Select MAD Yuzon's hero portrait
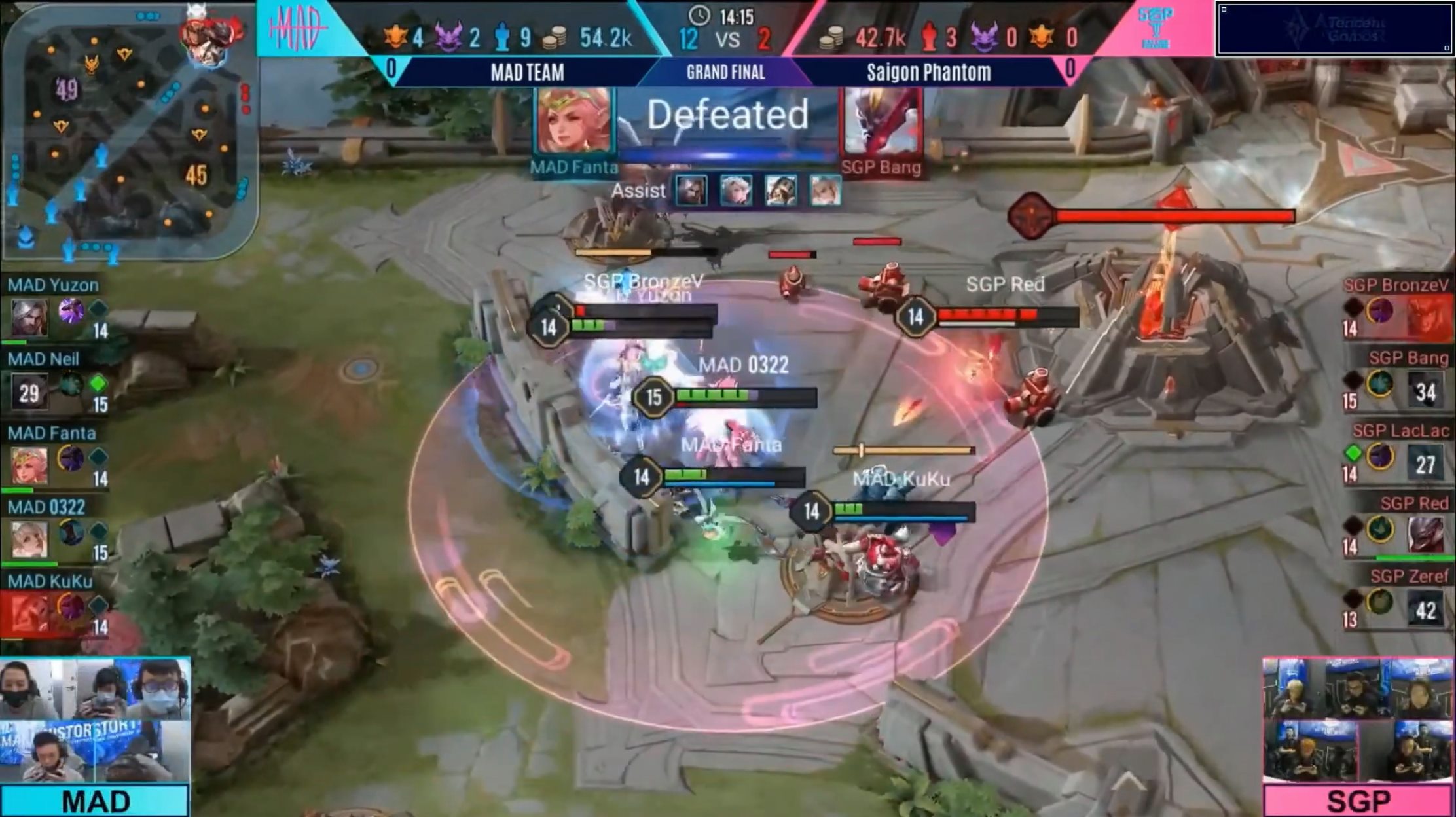 (x=29, y=318)
